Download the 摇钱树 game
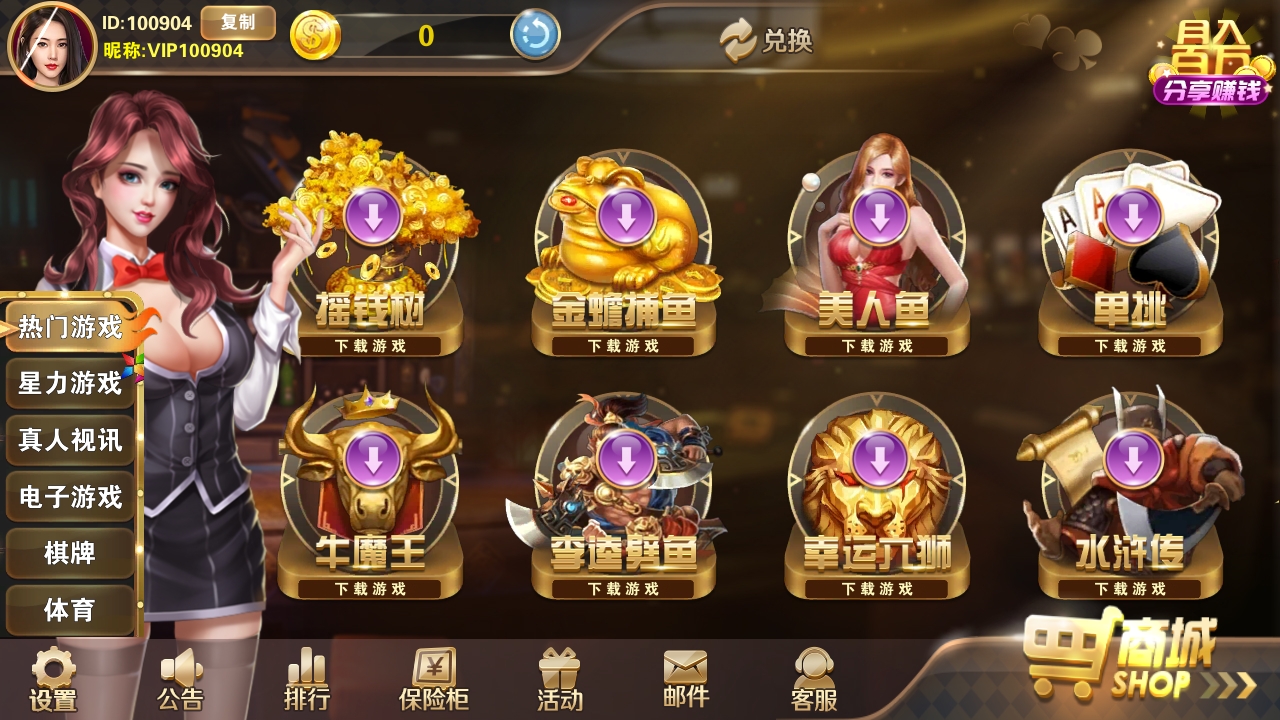Viewport: 1280px width, 720px height. (372, 217)
